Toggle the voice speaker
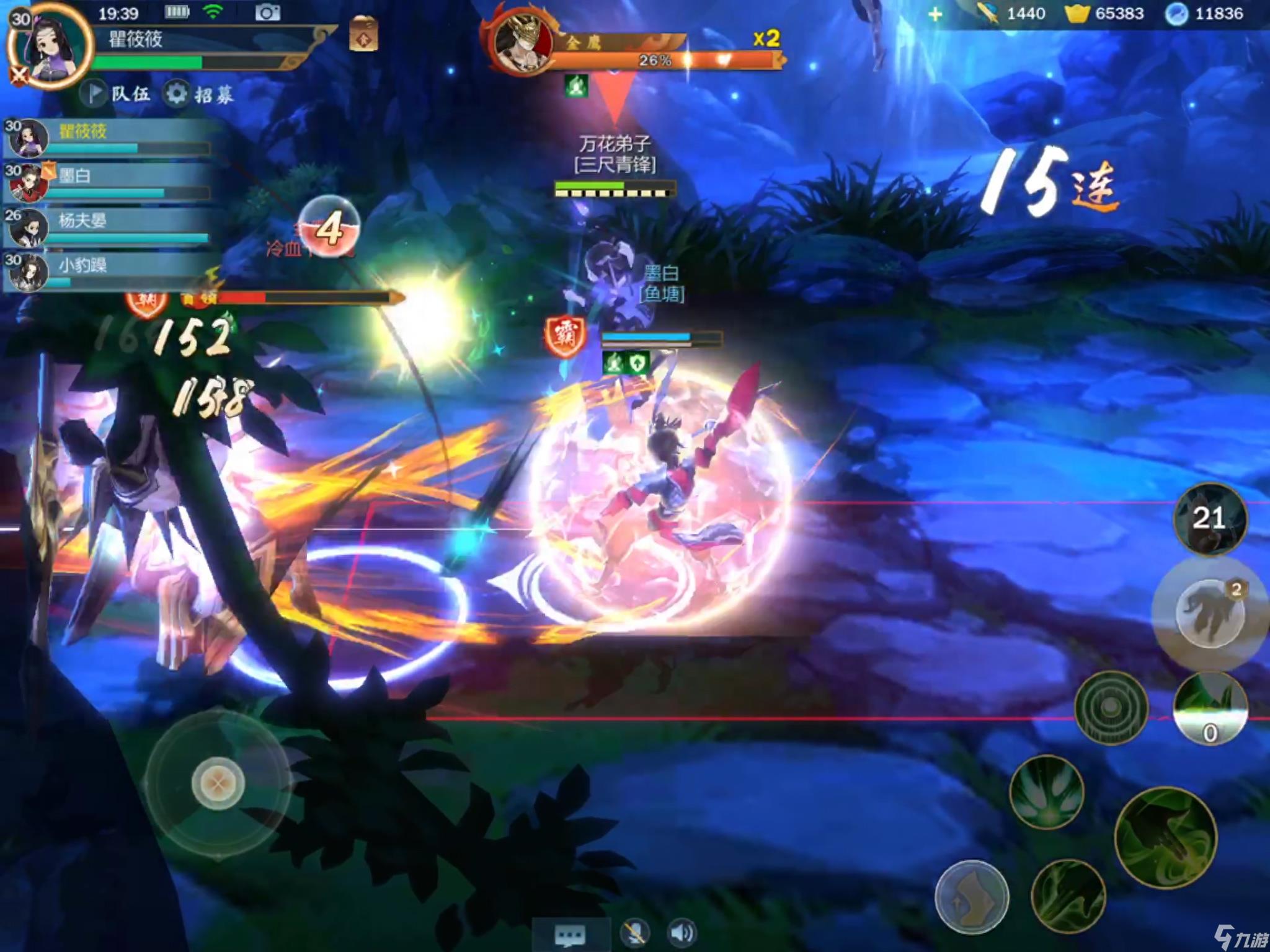 682,933
